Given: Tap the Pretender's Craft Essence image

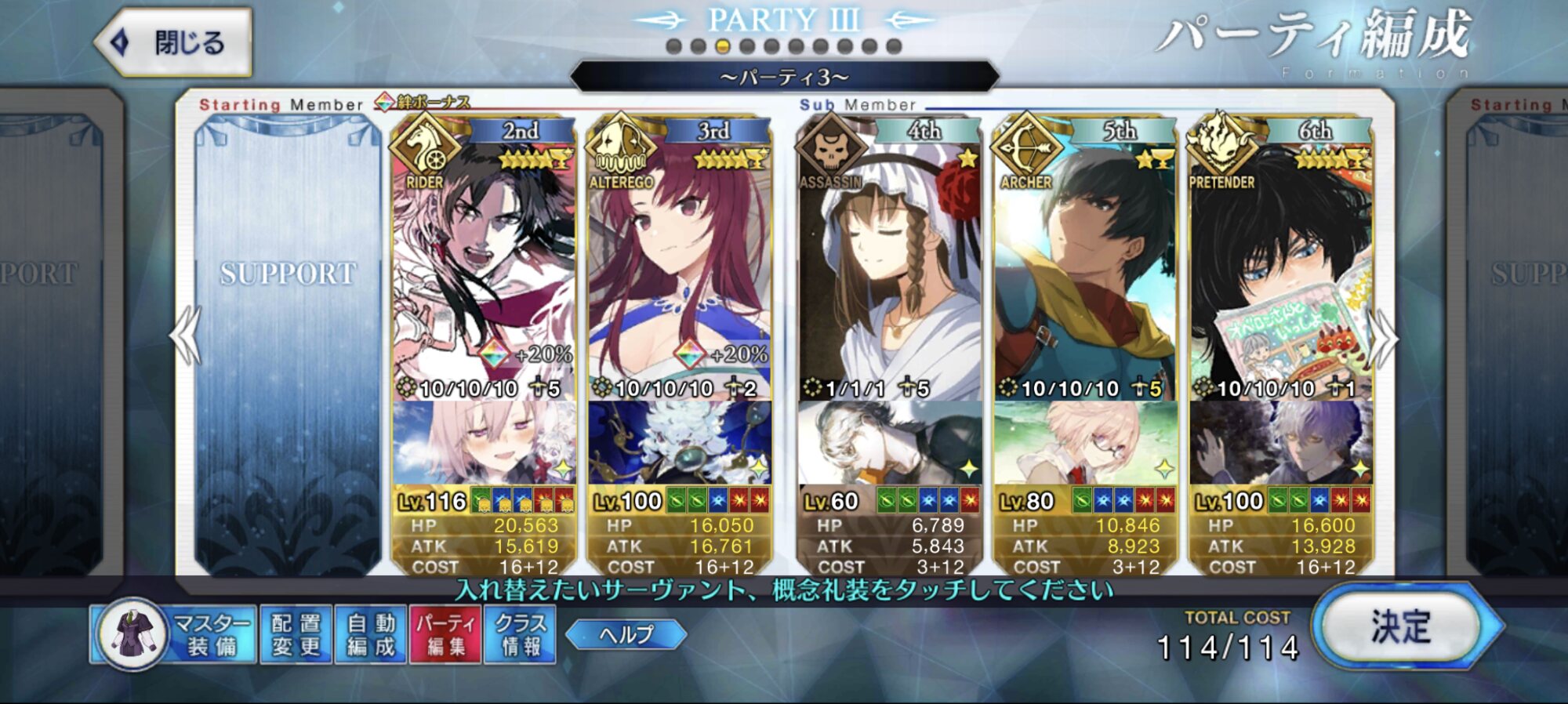Looking at the screenshot, I should tap(1281, 443).
